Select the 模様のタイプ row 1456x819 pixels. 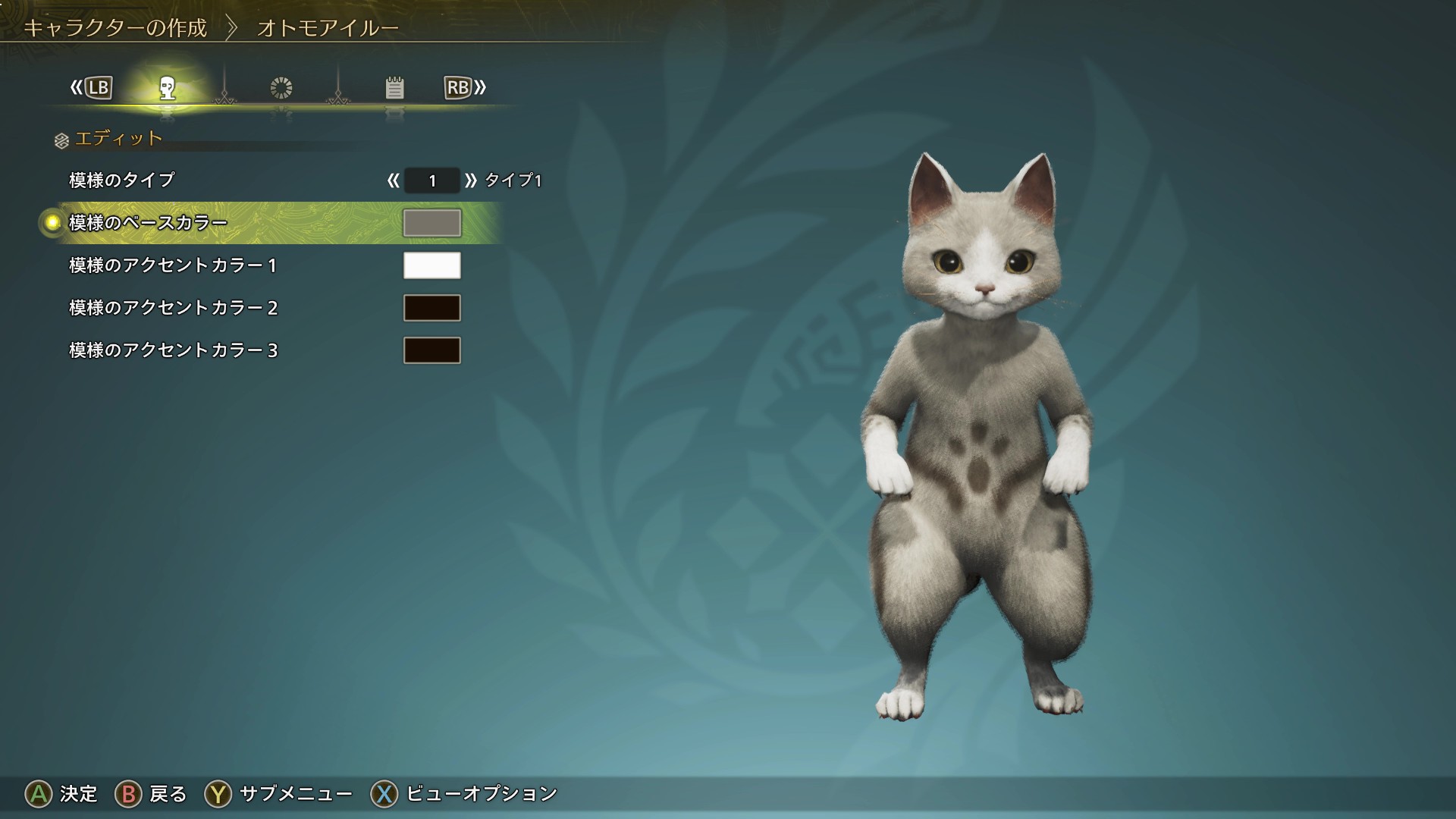122,180
